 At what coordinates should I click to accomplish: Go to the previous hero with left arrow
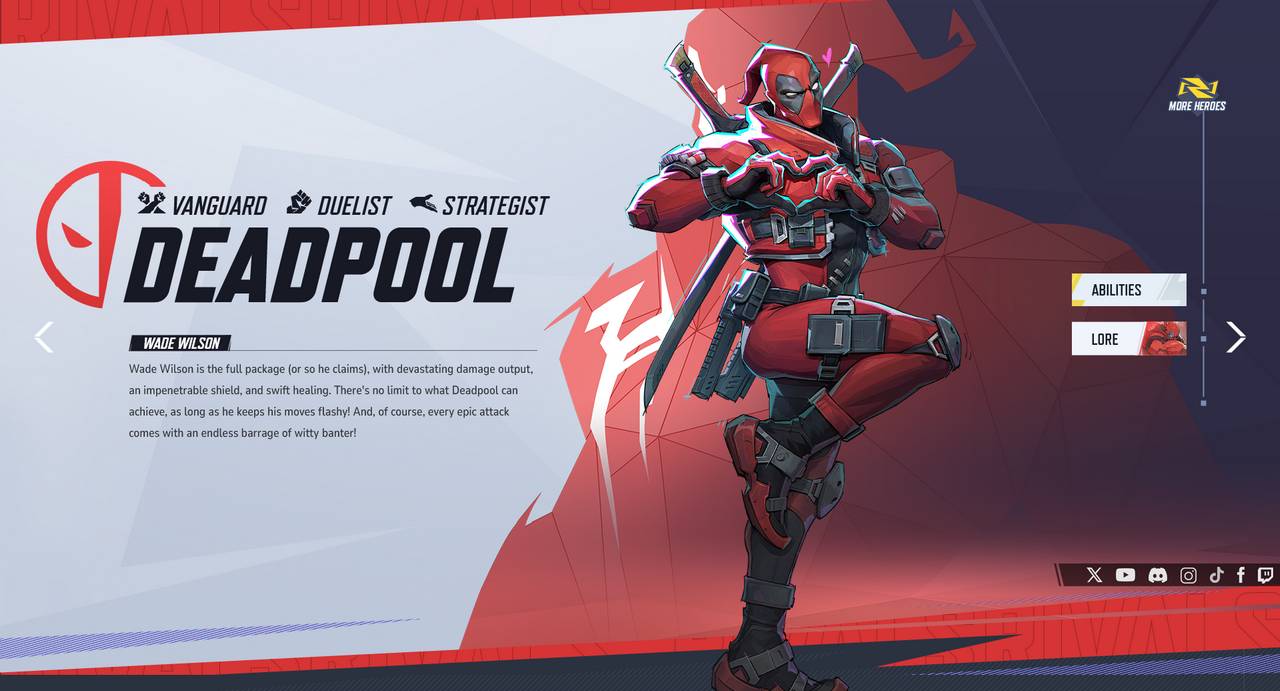coord(44,337)
